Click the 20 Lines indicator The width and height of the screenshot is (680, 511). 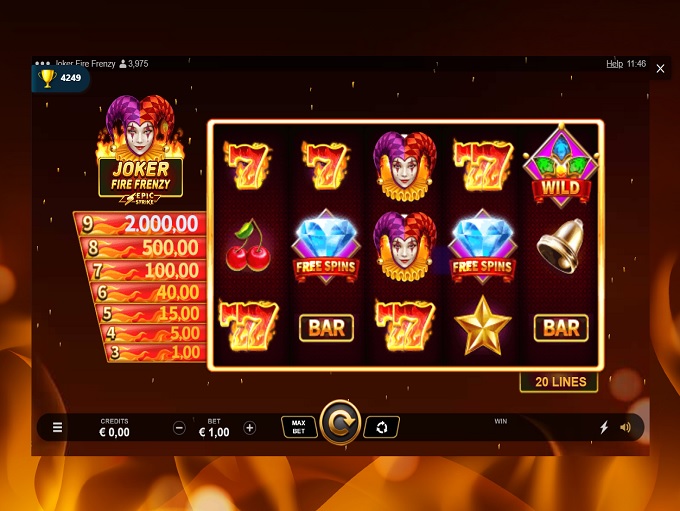coord(559,382)
